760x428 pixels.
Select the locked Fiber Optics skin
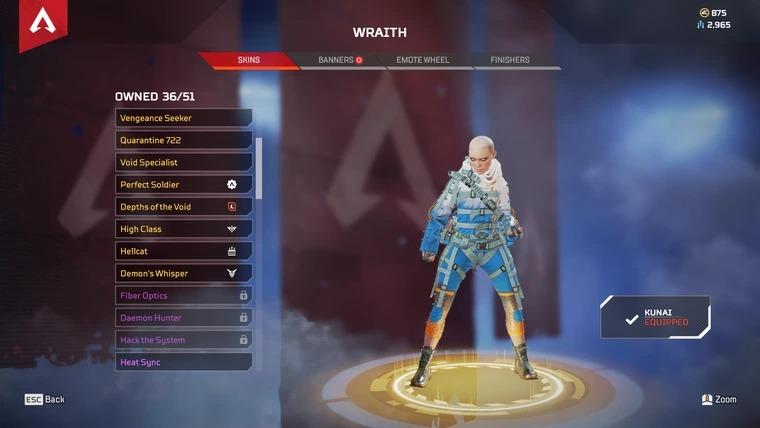click(x=183, y=296)
